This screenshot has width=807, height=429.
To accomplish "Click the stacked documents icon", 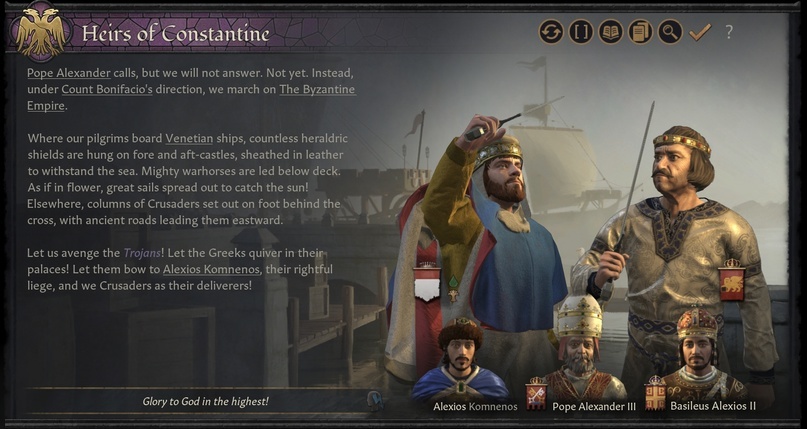I will tap(640, 32).
